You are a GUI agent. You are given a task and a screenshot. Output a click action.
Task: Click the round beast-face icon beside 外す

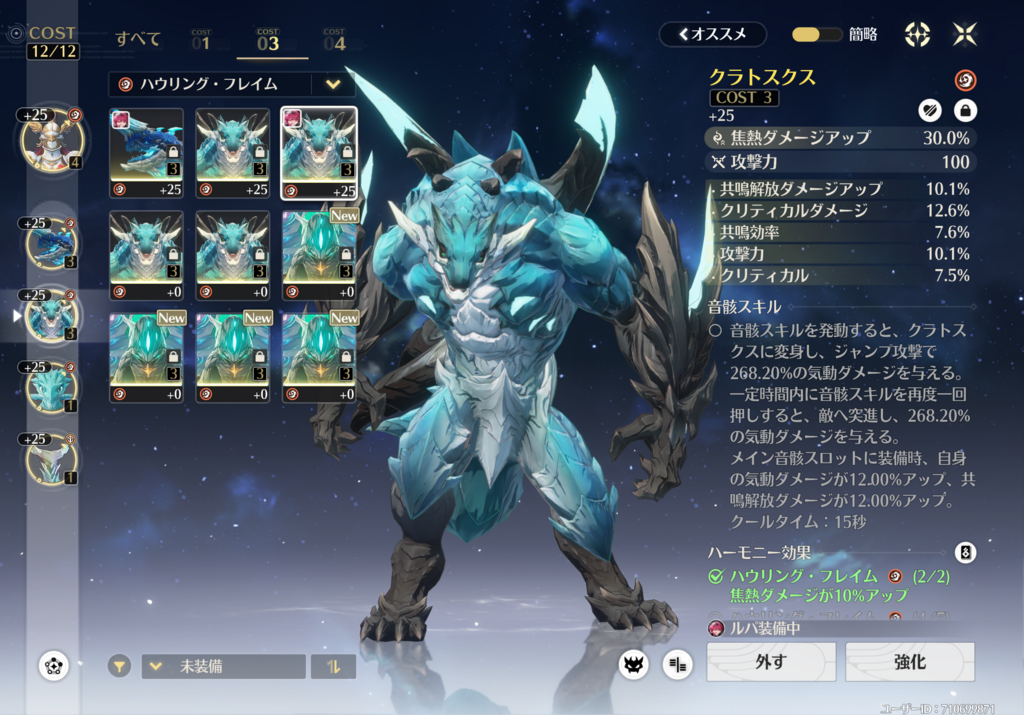tap(633, 664)
